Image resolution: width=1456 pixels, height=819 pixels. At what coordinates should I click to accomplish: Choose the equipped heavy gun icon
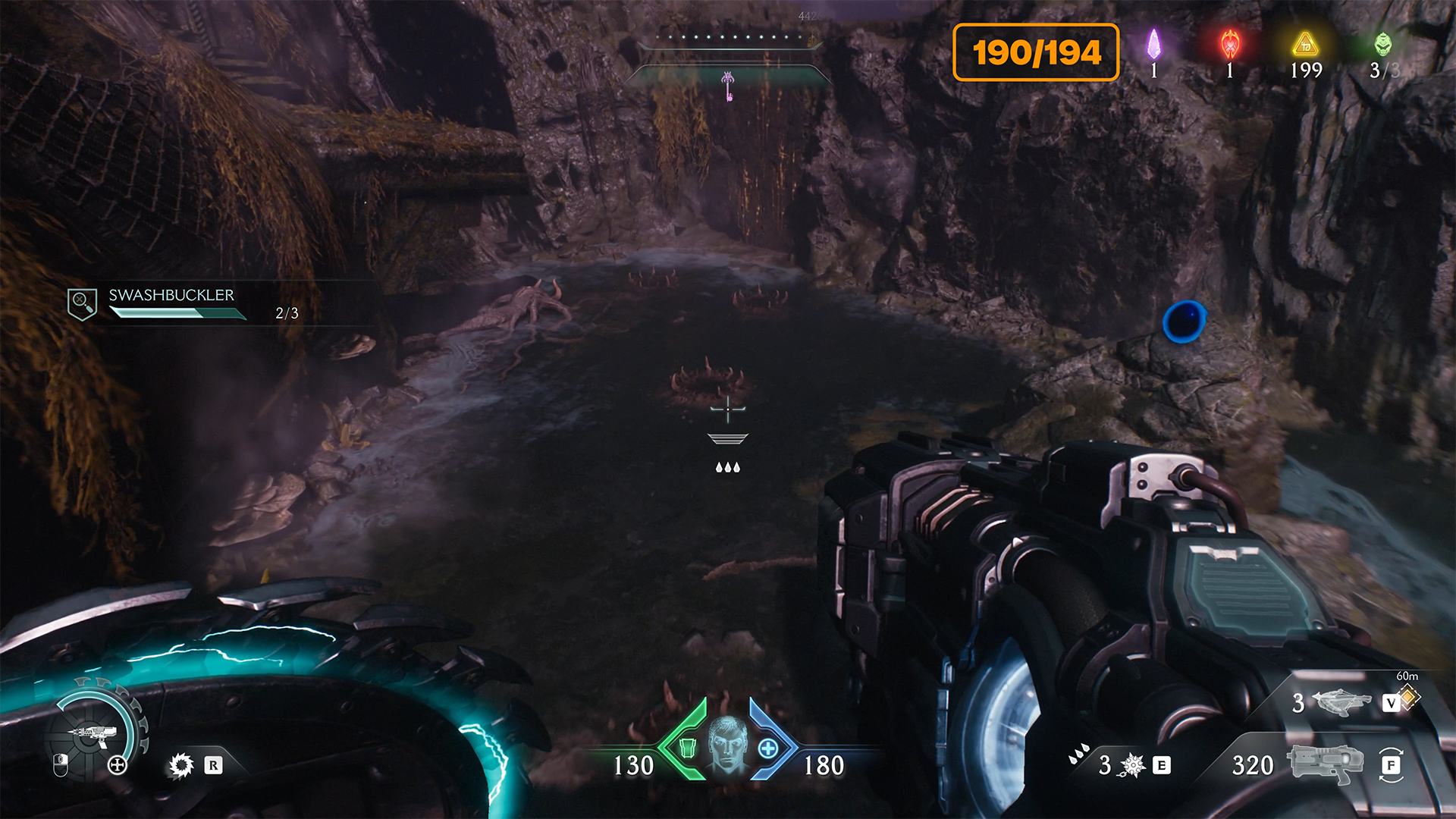(1325, 763)
